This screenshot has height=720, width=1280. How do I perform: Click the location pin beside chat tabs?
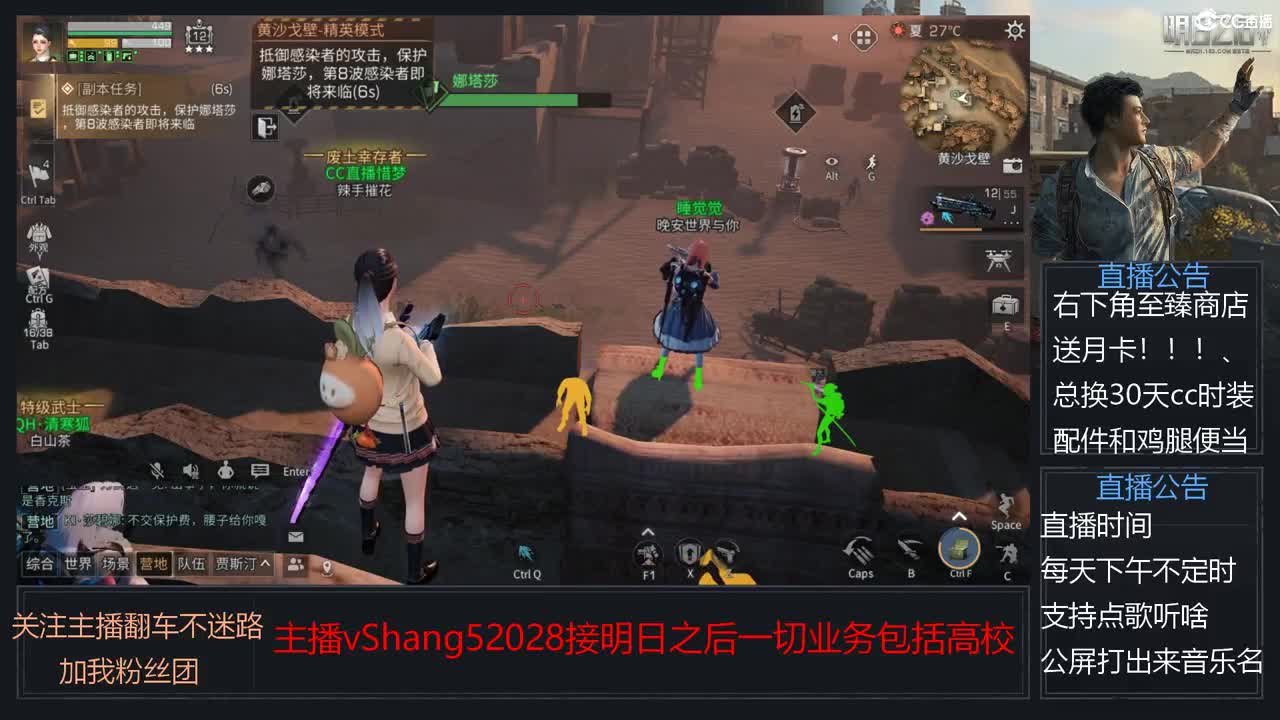[x=326, y=566]
